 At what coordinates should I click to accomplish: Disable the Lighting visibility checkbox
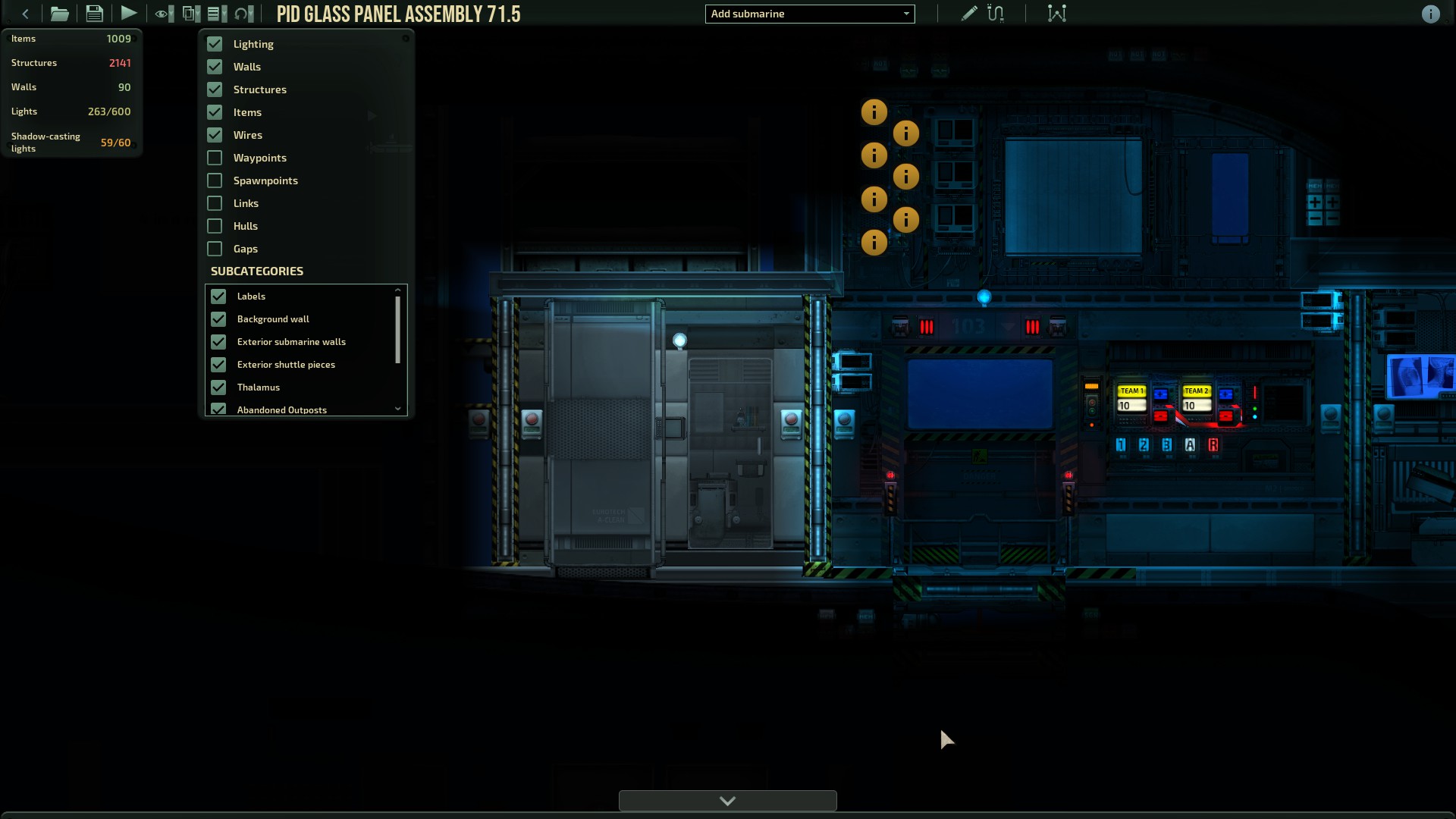[214, 44]
